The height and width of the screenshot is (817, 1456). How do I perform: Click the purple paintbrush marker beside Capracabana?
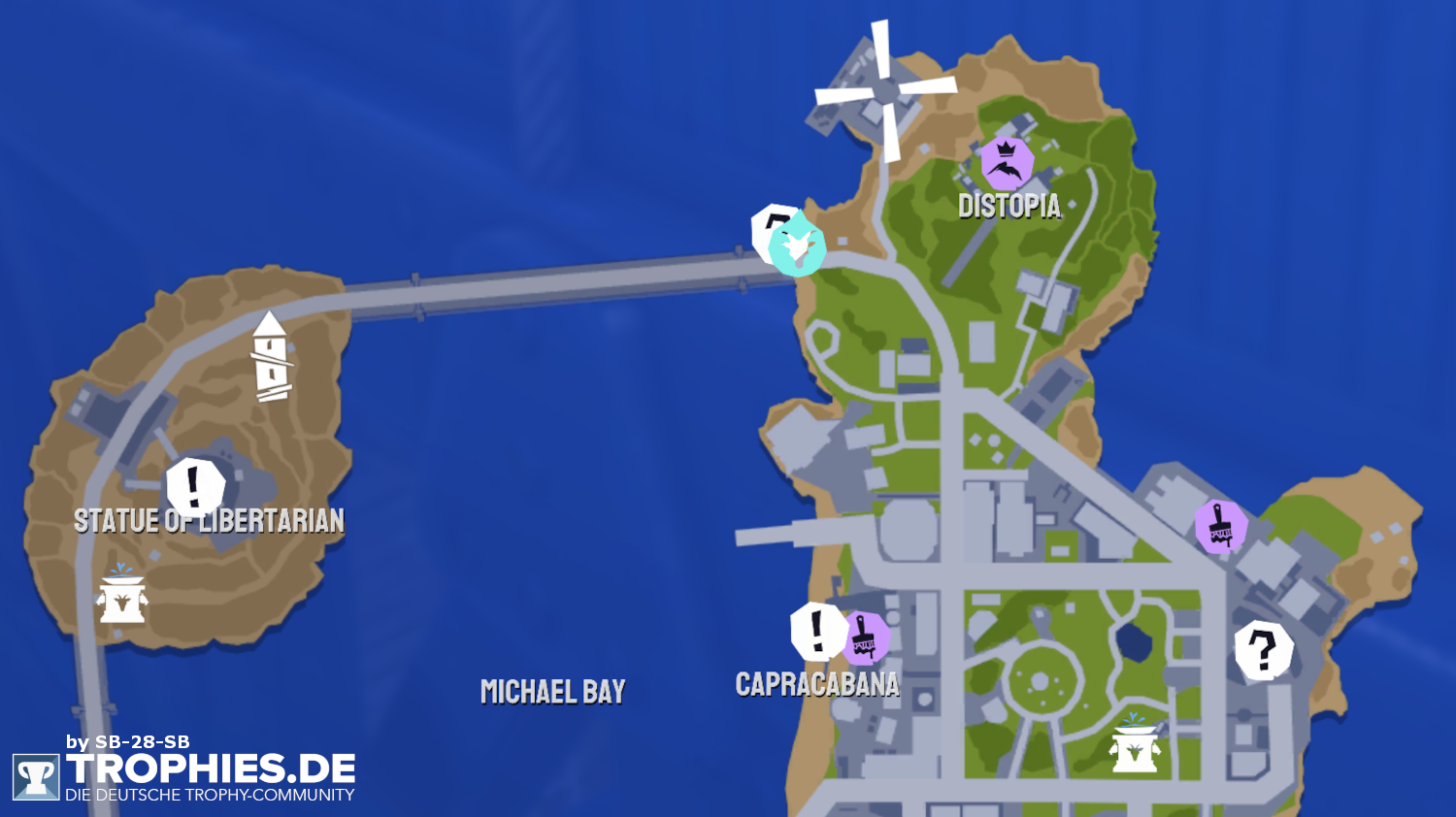tap(864, 638)
